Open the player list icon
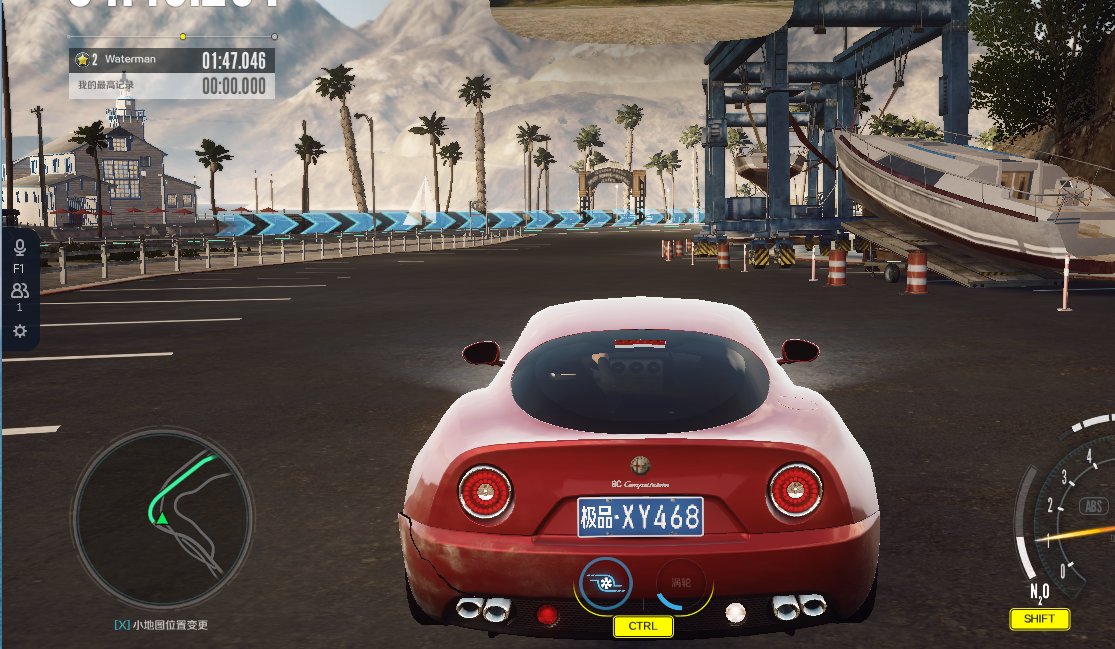The image size is (1115, 649). [x=19, y=291]
